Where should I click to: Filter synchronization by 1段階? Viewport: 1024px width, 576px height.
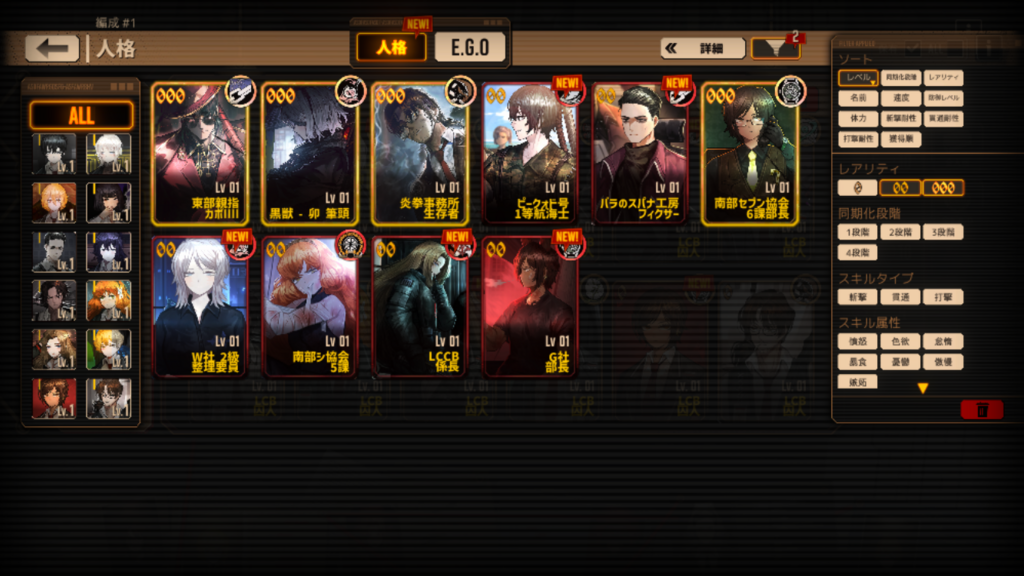coord(857,232)
